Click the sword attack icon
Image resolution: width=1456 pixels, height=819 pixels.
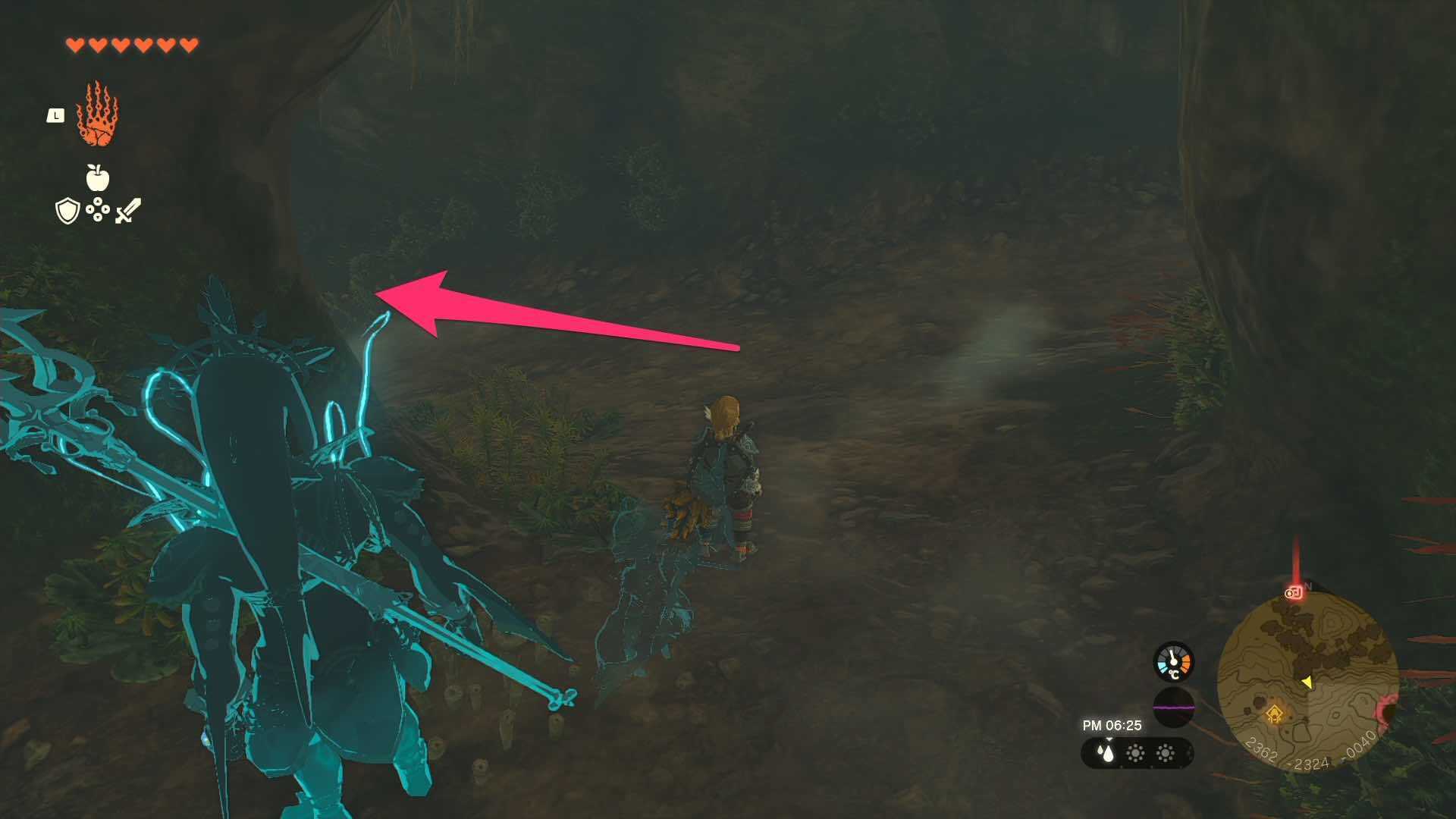tap(127, 210)
